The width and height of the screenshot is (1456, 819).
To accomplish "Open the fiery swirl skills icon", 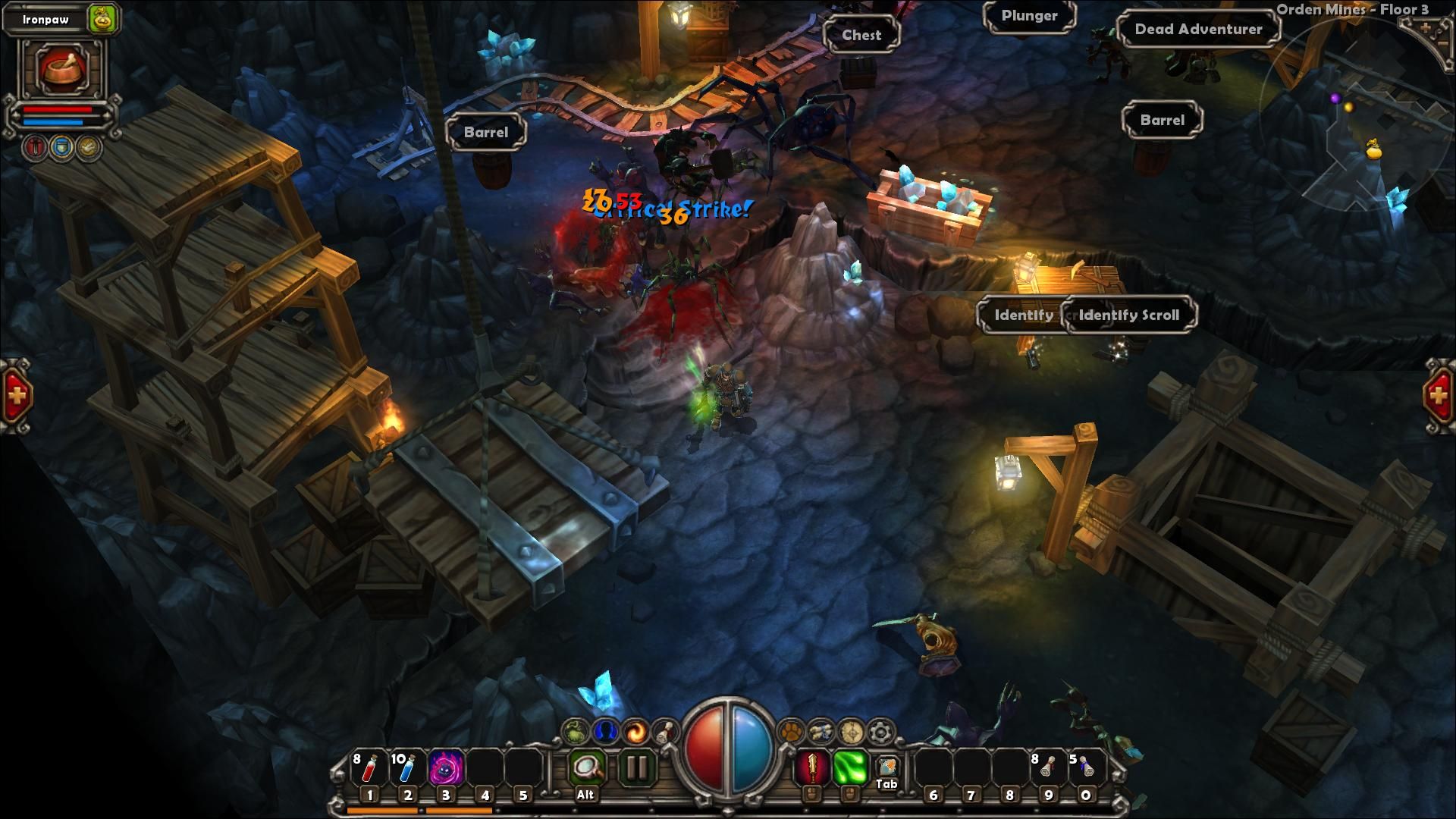I will click(636, 732).
